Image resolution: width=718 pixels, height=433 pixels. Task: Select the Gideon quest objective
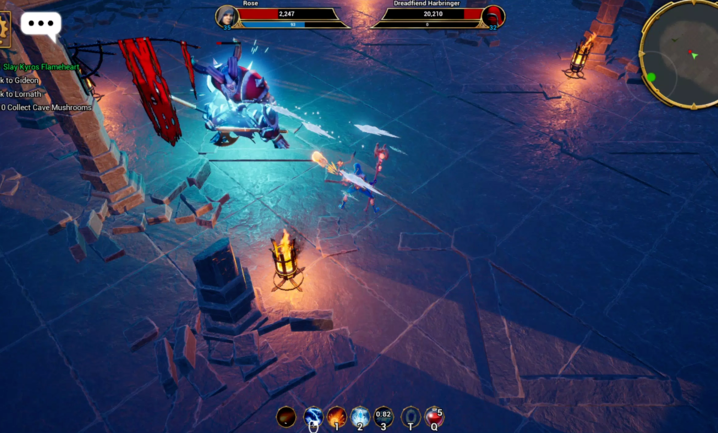[24, 80]
